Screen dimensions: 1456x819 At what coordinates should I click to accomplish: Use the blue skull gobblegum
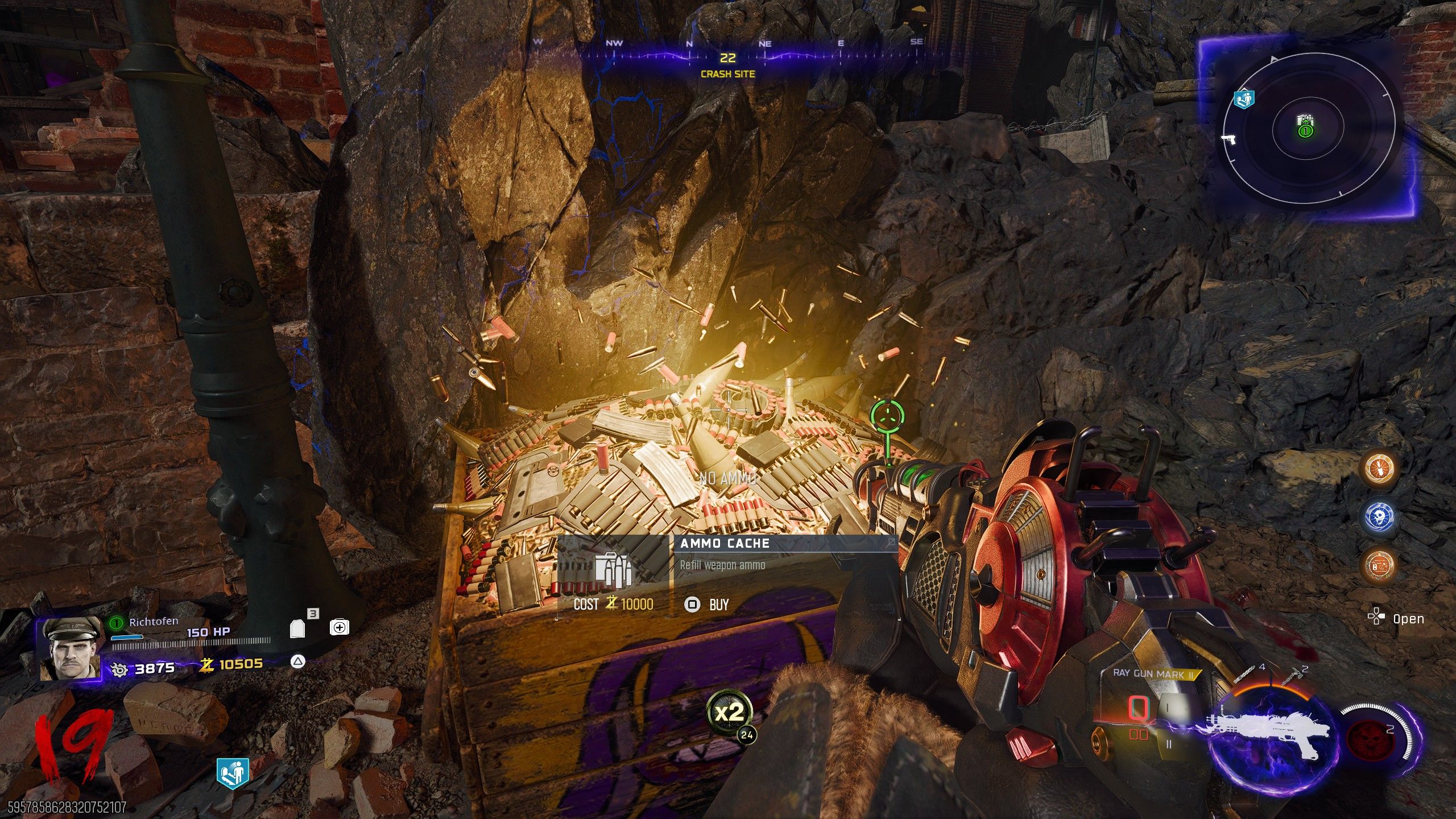click(1380, 516)
